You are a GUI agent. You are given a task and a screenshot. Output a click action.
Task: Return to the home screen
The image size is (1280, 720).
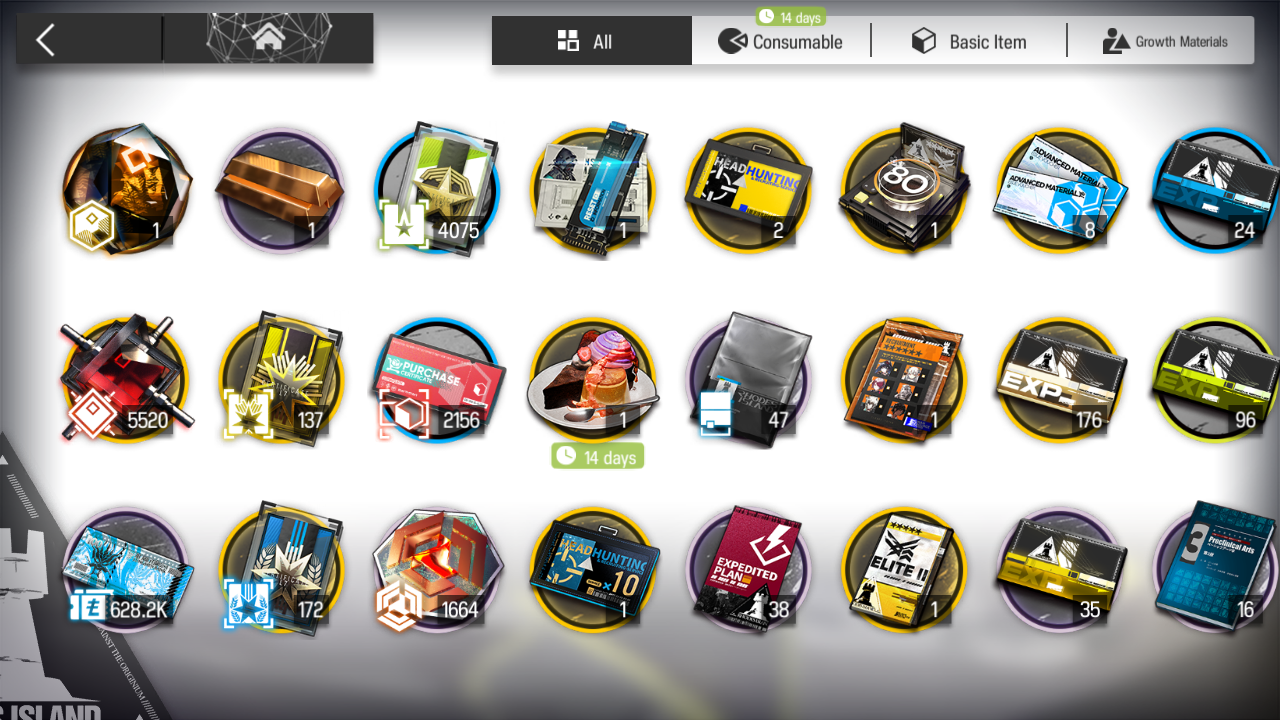[267, 39]
